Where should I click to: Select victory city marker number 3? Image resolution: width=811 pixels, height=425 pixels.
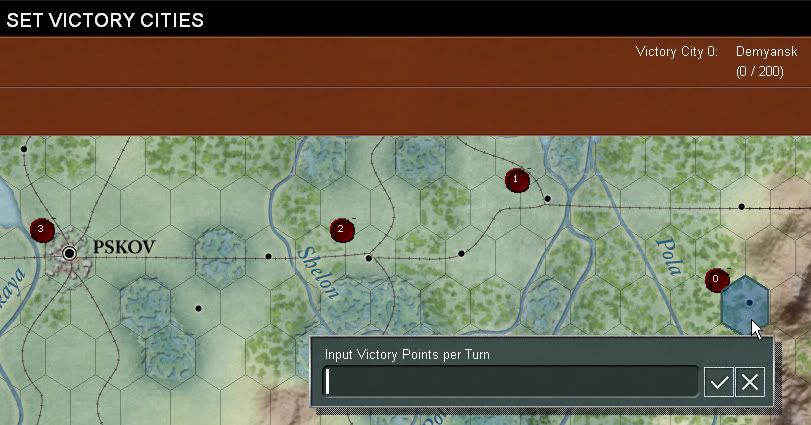coord(40,230)
